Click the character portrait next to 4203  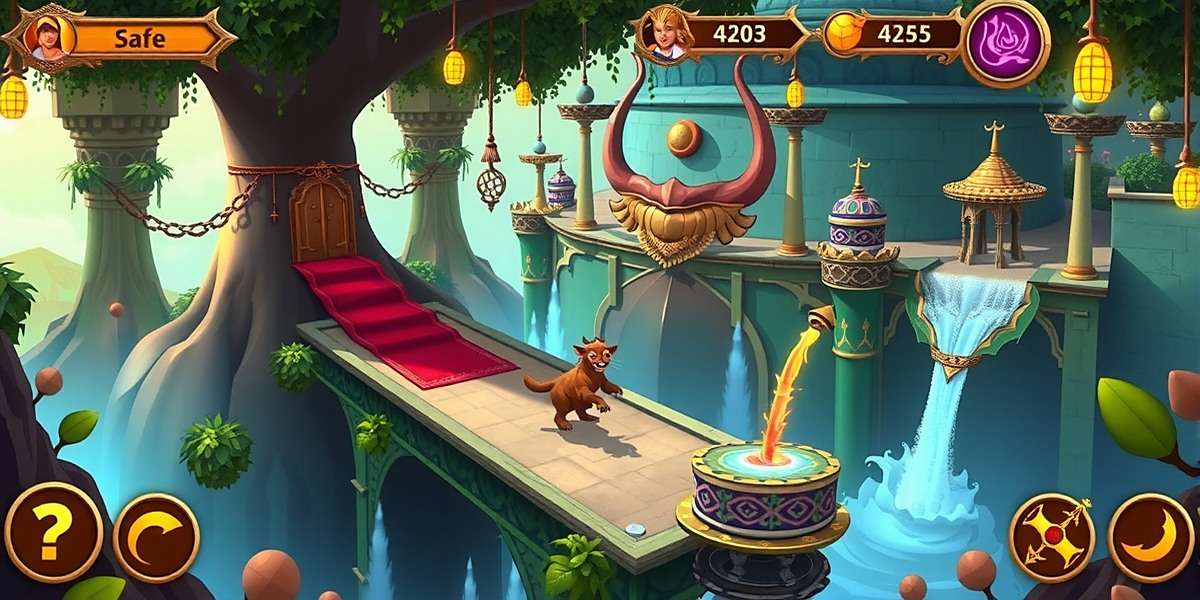[667, 34]
